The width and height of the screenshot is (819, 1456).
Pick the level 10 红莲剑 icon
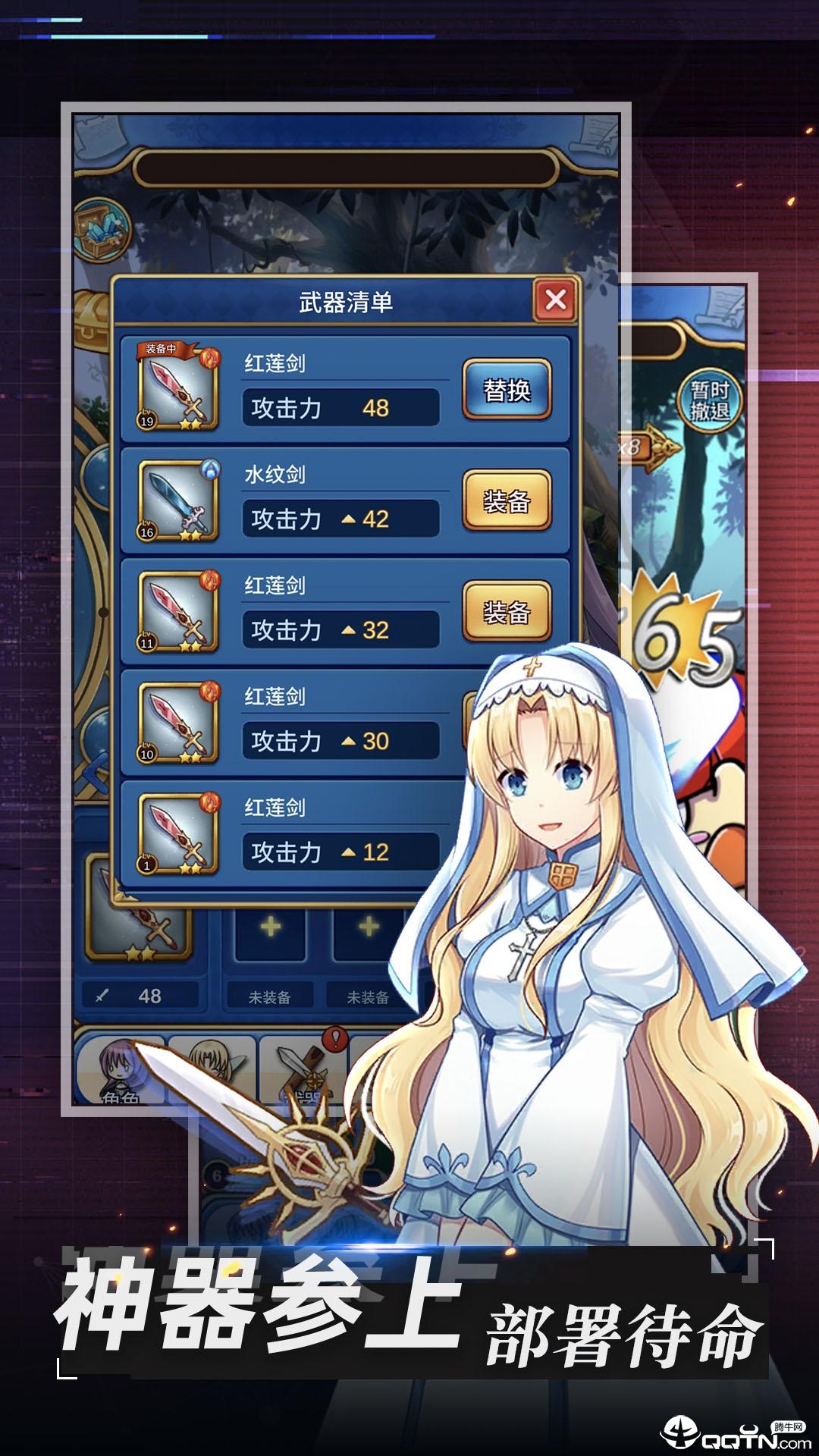coord(178,722)
